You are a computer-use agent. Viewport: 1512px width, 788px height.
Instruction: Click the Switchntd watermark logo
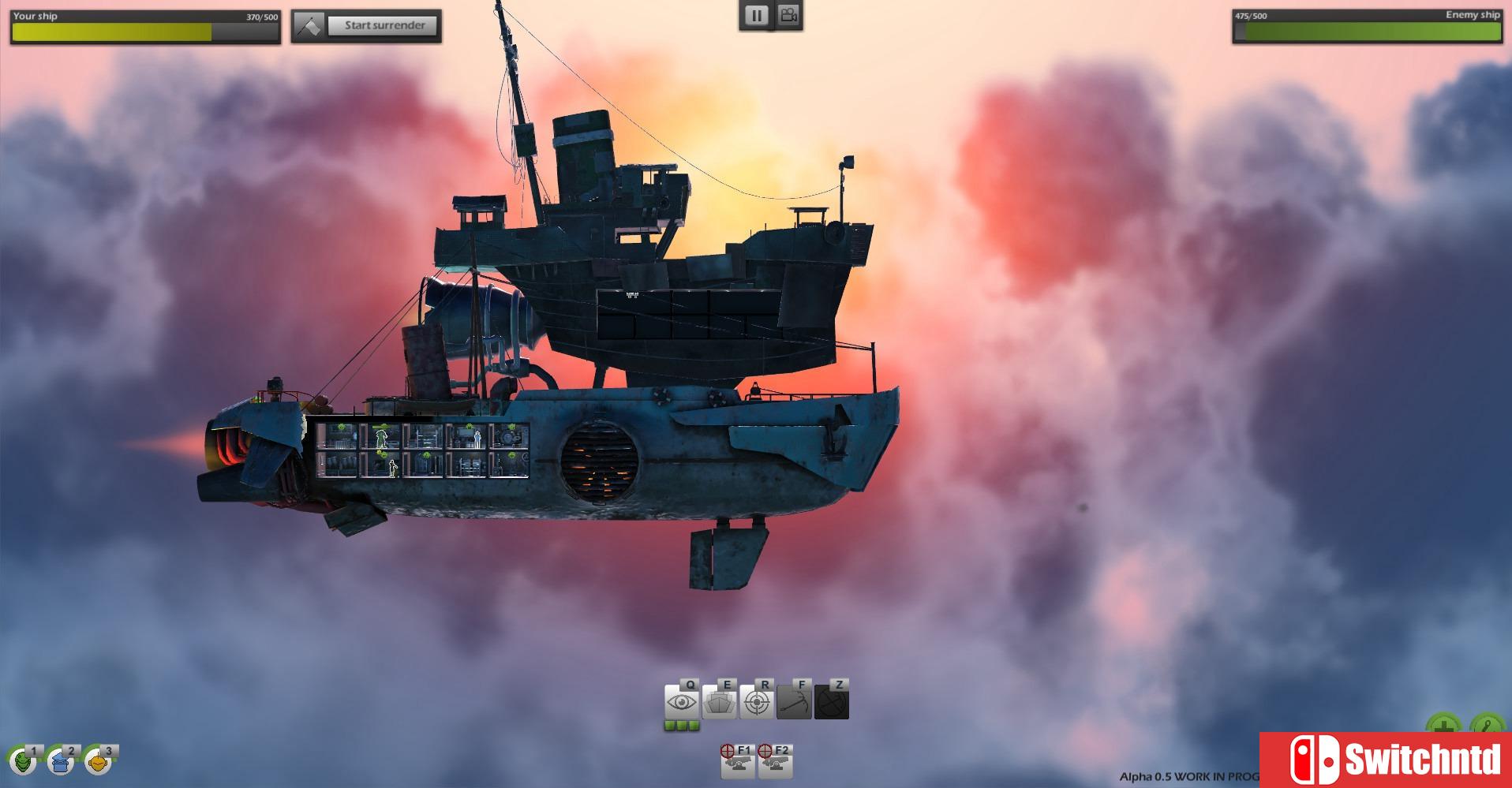click(1386, 760)
